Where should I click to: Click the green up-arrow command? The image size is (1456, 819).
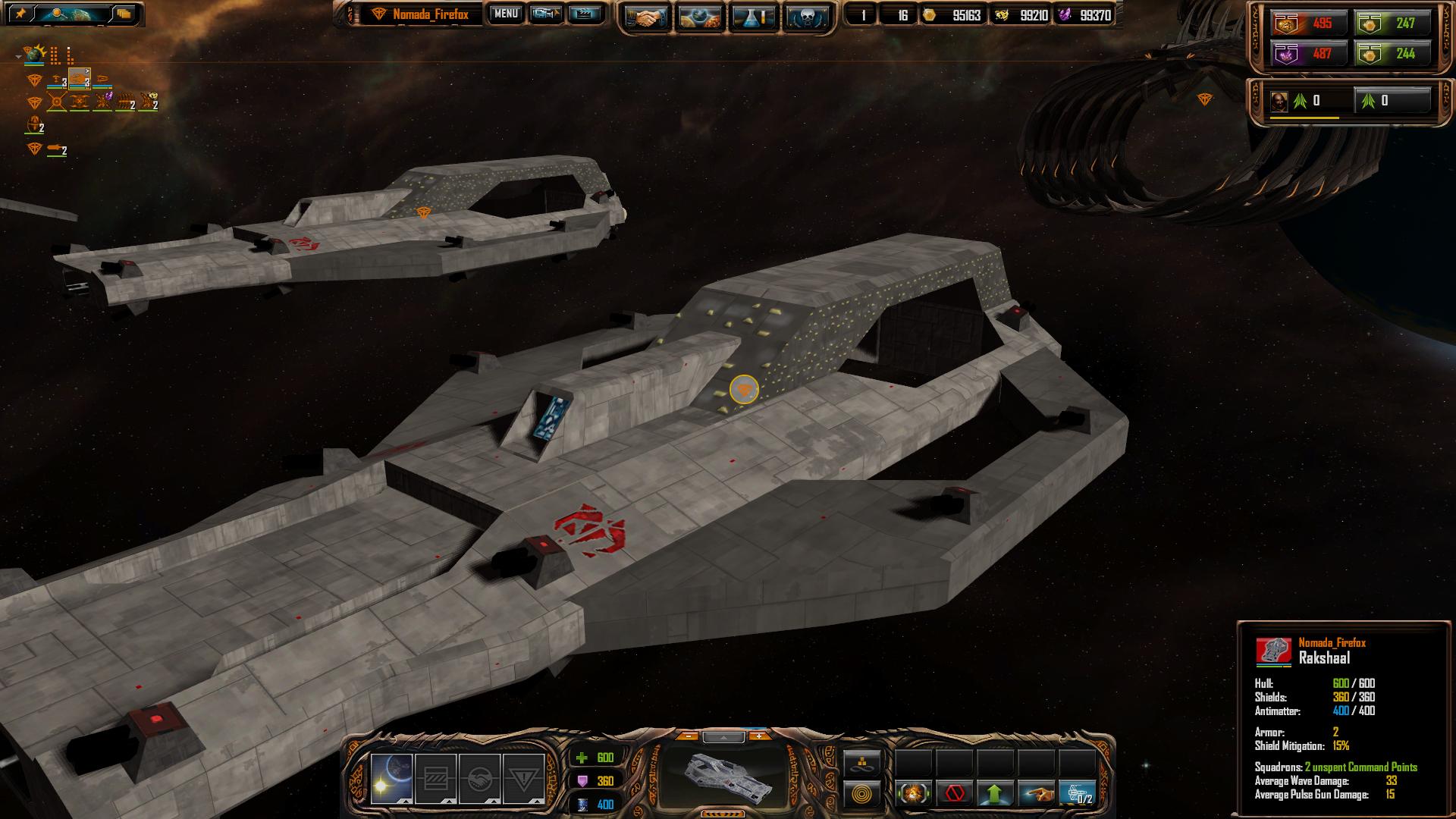pyautogui.click(x=995, y=793)
